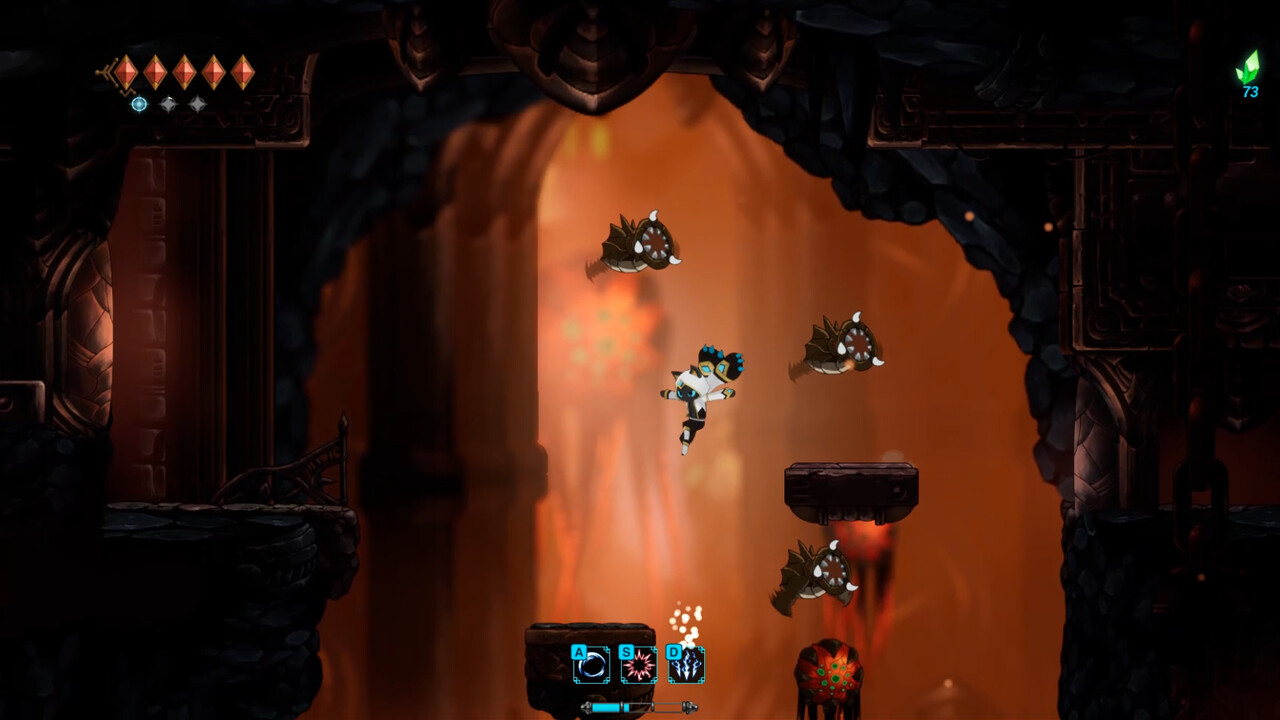Click the last red health diamond
Image resolution: width=1280 pixels, height=720 pixels.
click(x=242, y=71)
